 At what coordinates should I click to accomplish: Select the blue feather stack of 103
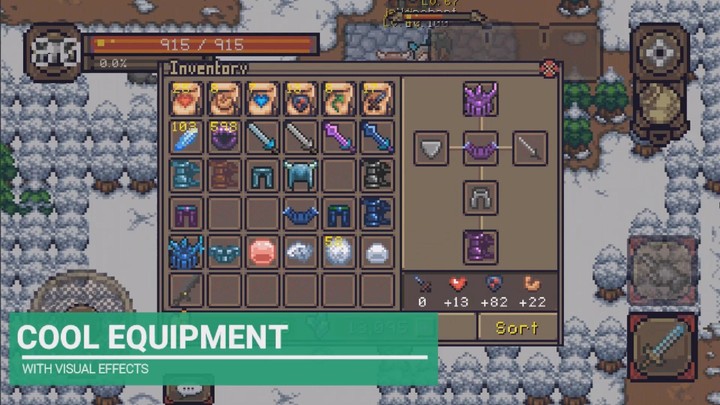click(187, 137)
